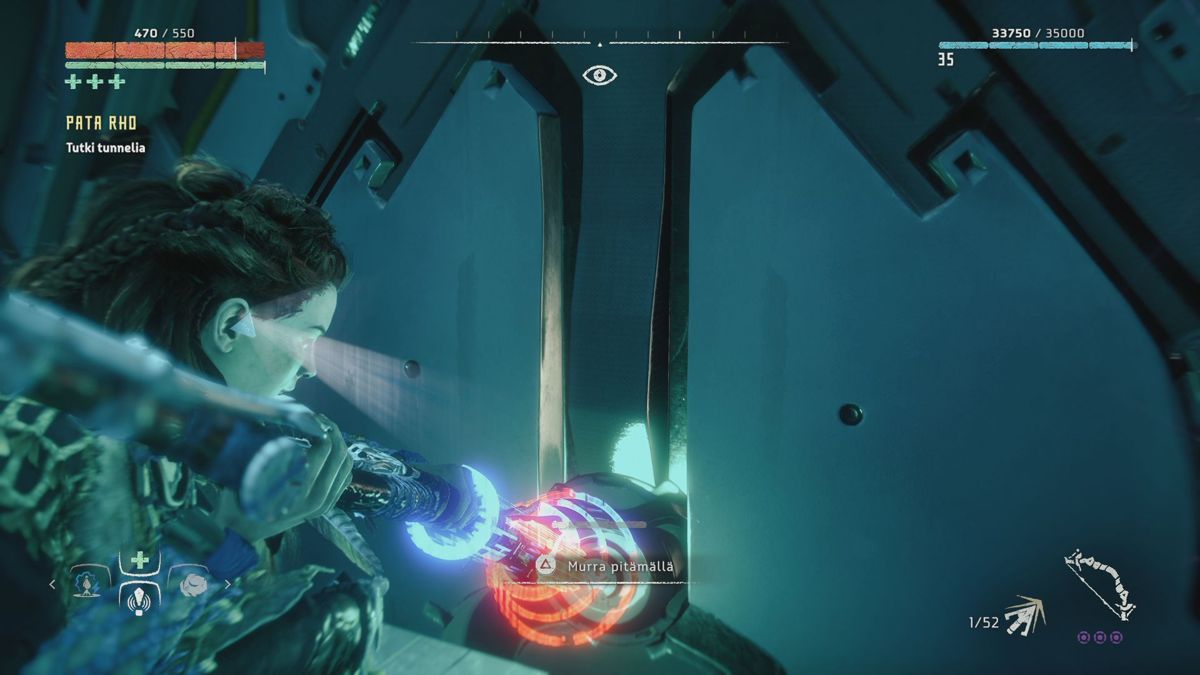Select the green cross healing slot

point(140,560)
